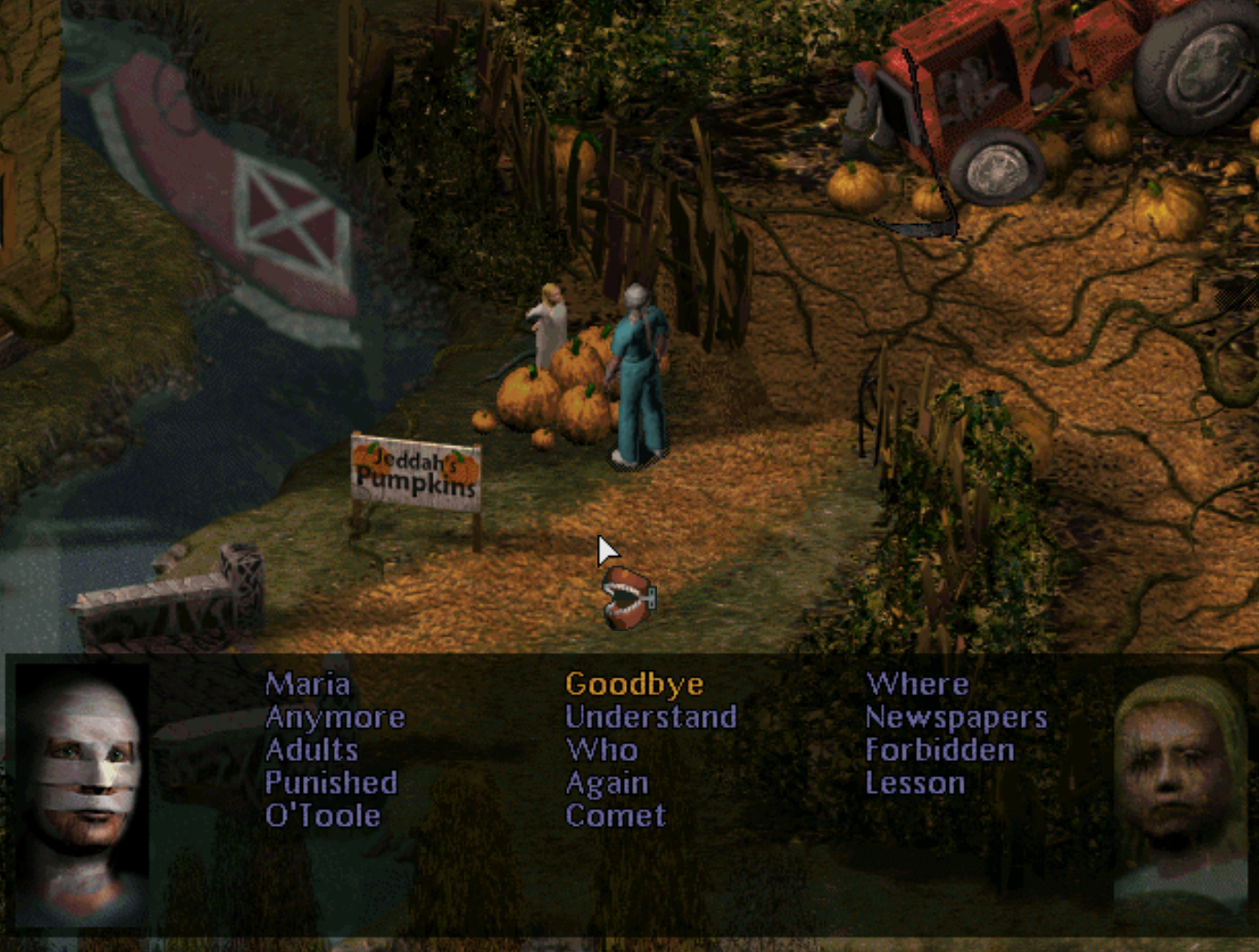The image size is (1259, 952).
Task: Ask about Newspapers
Action: tap(956, 717)
